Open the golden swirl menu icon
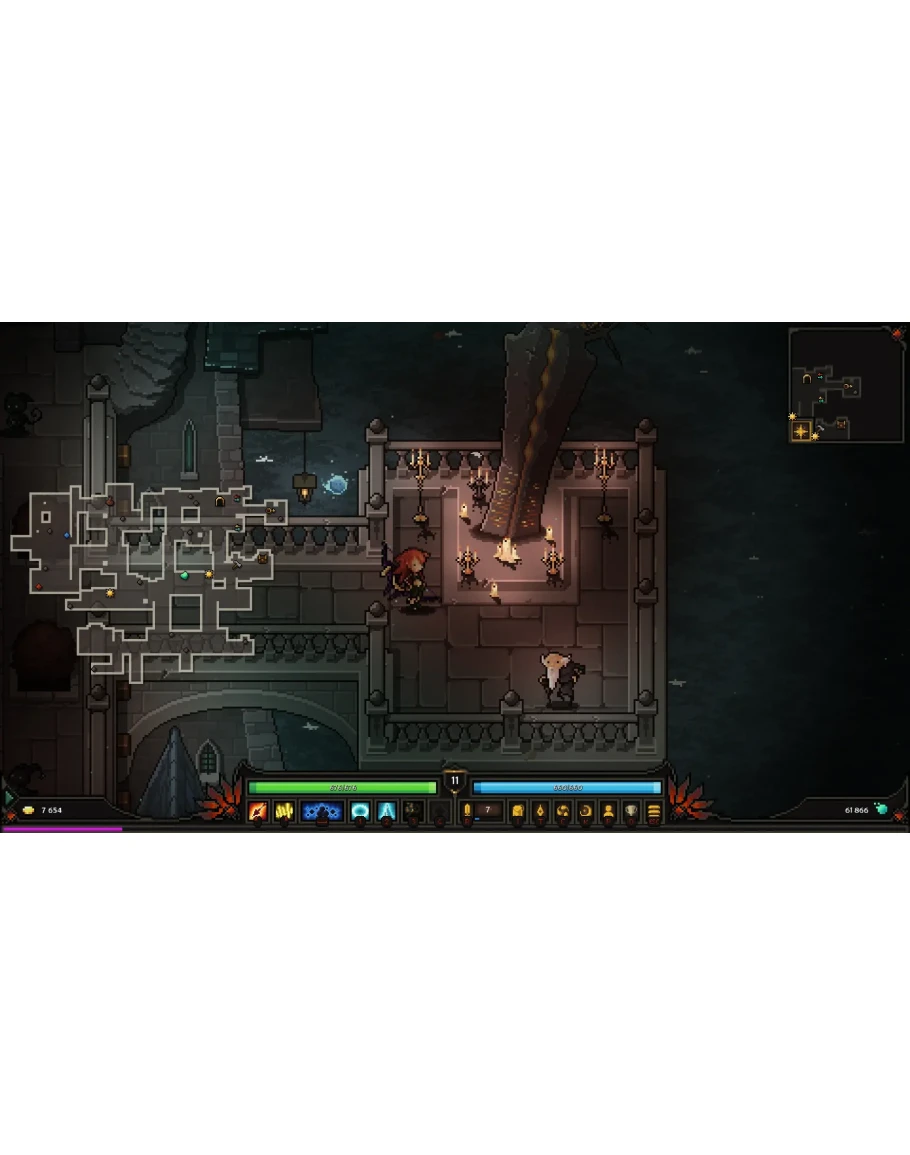The height and width of the screenshot is (1155, 910). (x=563, y=812)
